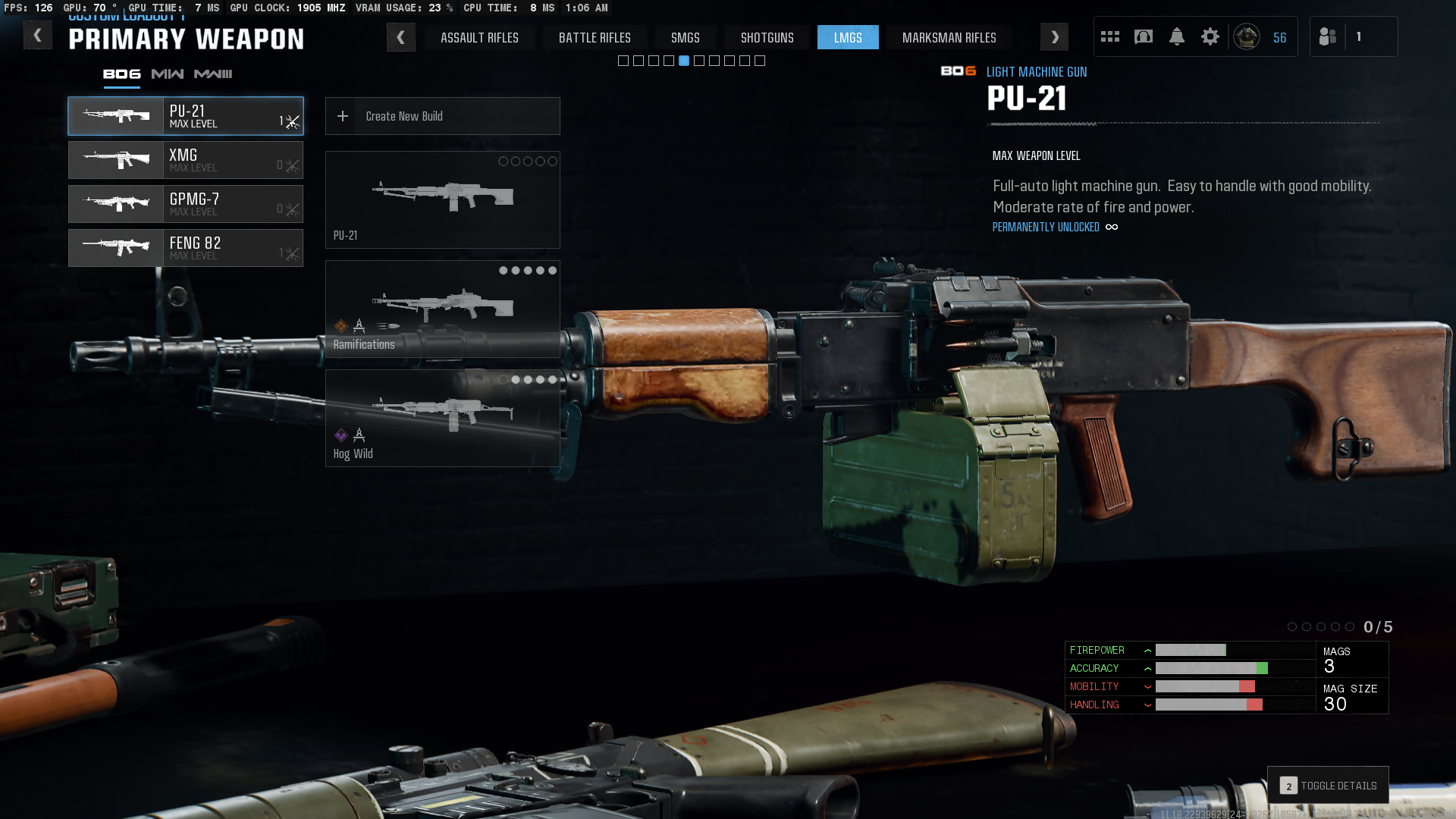The height and width of the screenshot is (819, 1456).
Task: Select the SMGs weapon category
Action: 685,37
